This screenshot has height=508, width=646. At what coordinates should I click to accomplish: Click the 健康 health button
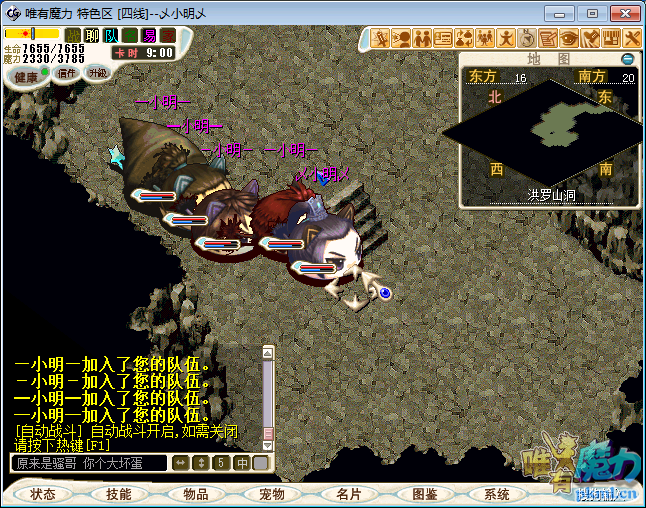pos(26,77)
